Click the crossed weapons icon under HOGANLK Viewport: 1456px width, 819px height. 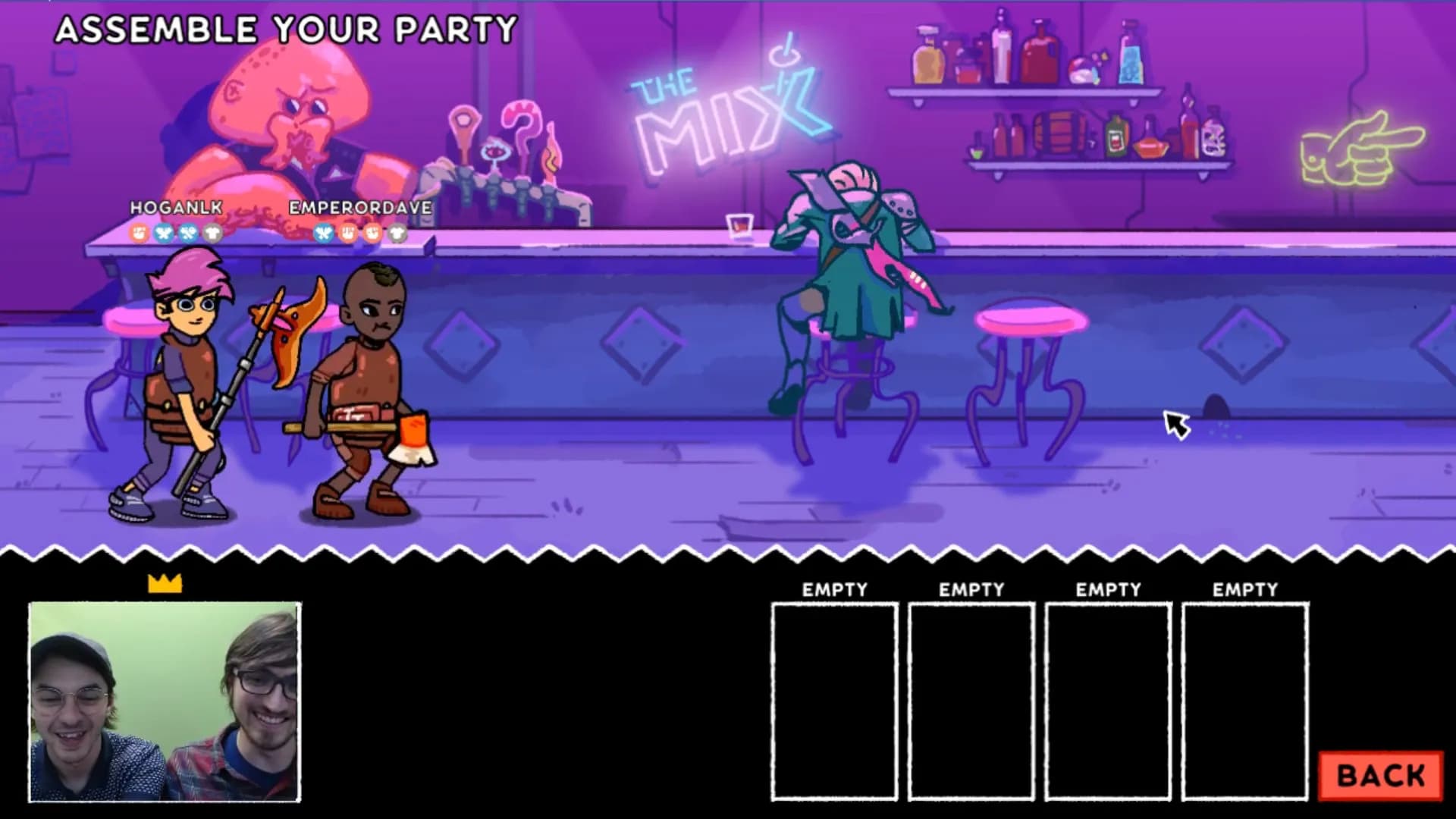tap(187, 234)
